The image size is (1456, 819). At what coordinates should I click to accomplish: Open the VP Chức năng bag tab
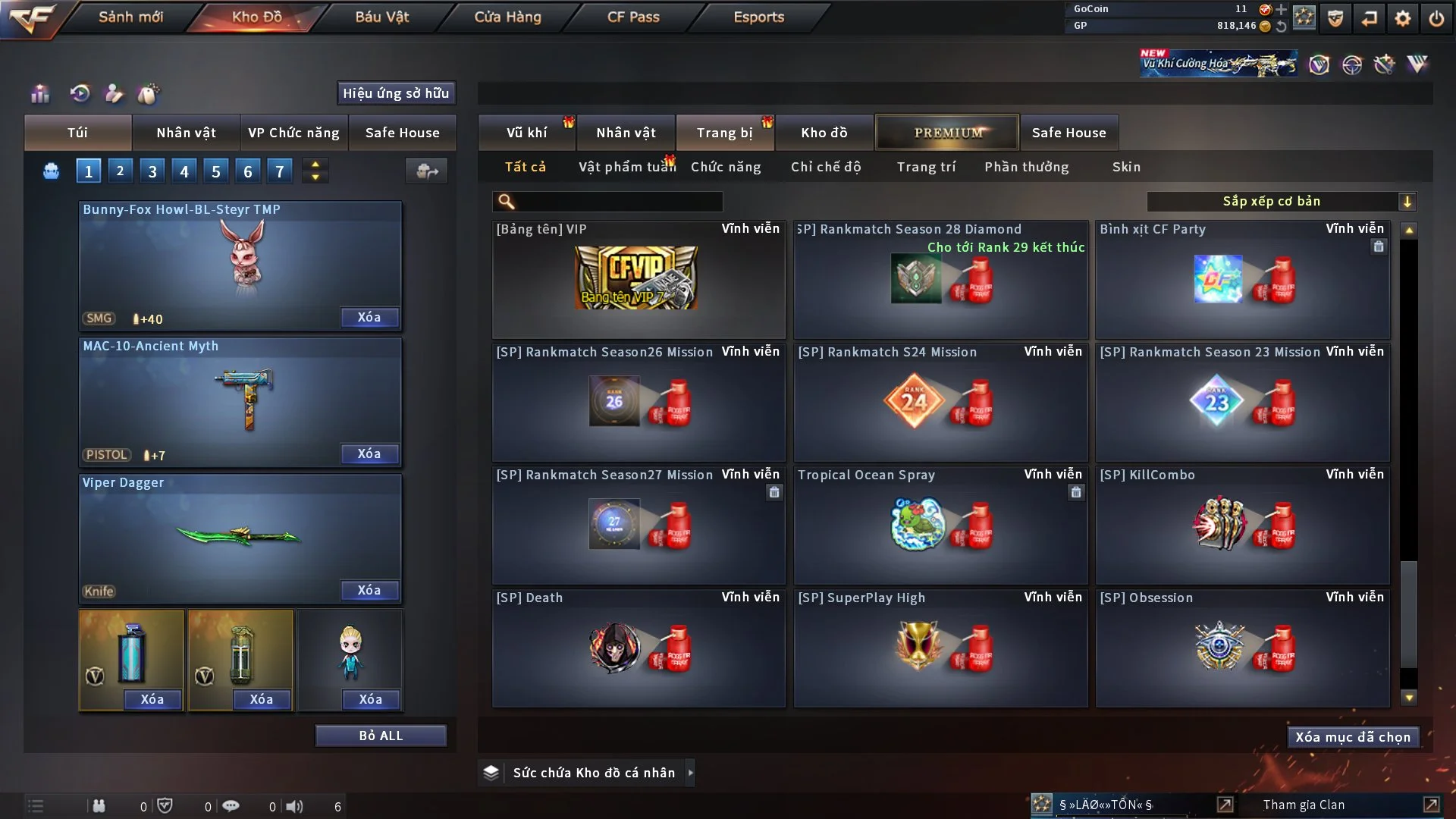click(293, 133)
